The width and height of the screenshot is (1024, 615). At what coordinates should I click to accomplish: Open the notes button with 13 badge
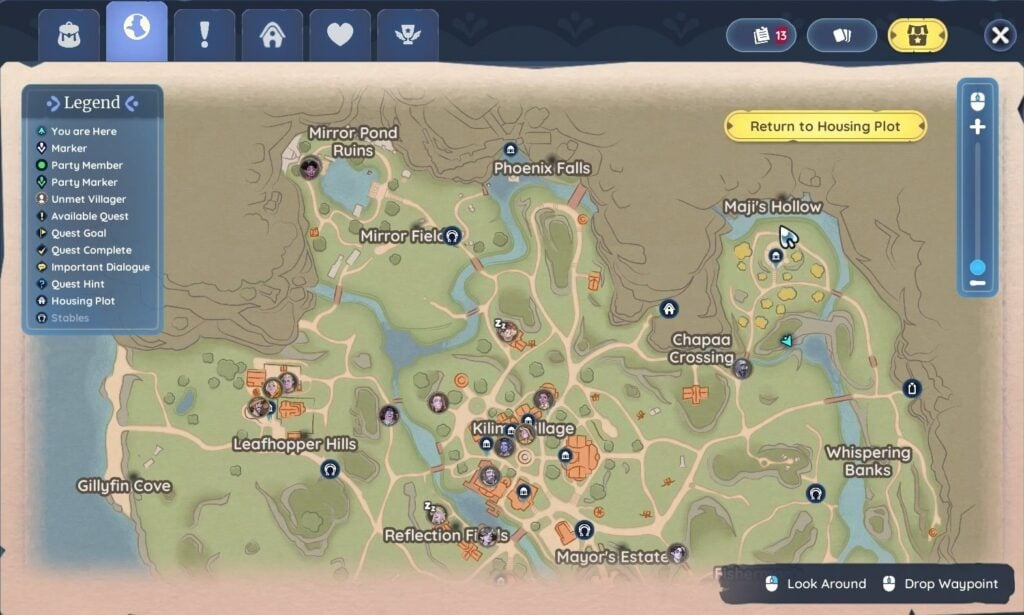coord(761,36)
